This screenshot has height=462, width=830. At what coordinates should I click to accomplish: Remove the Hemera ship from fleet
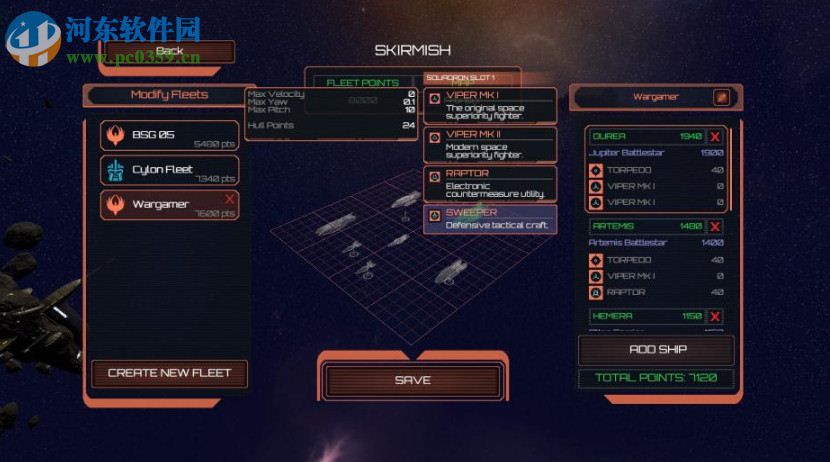[716, 316]
